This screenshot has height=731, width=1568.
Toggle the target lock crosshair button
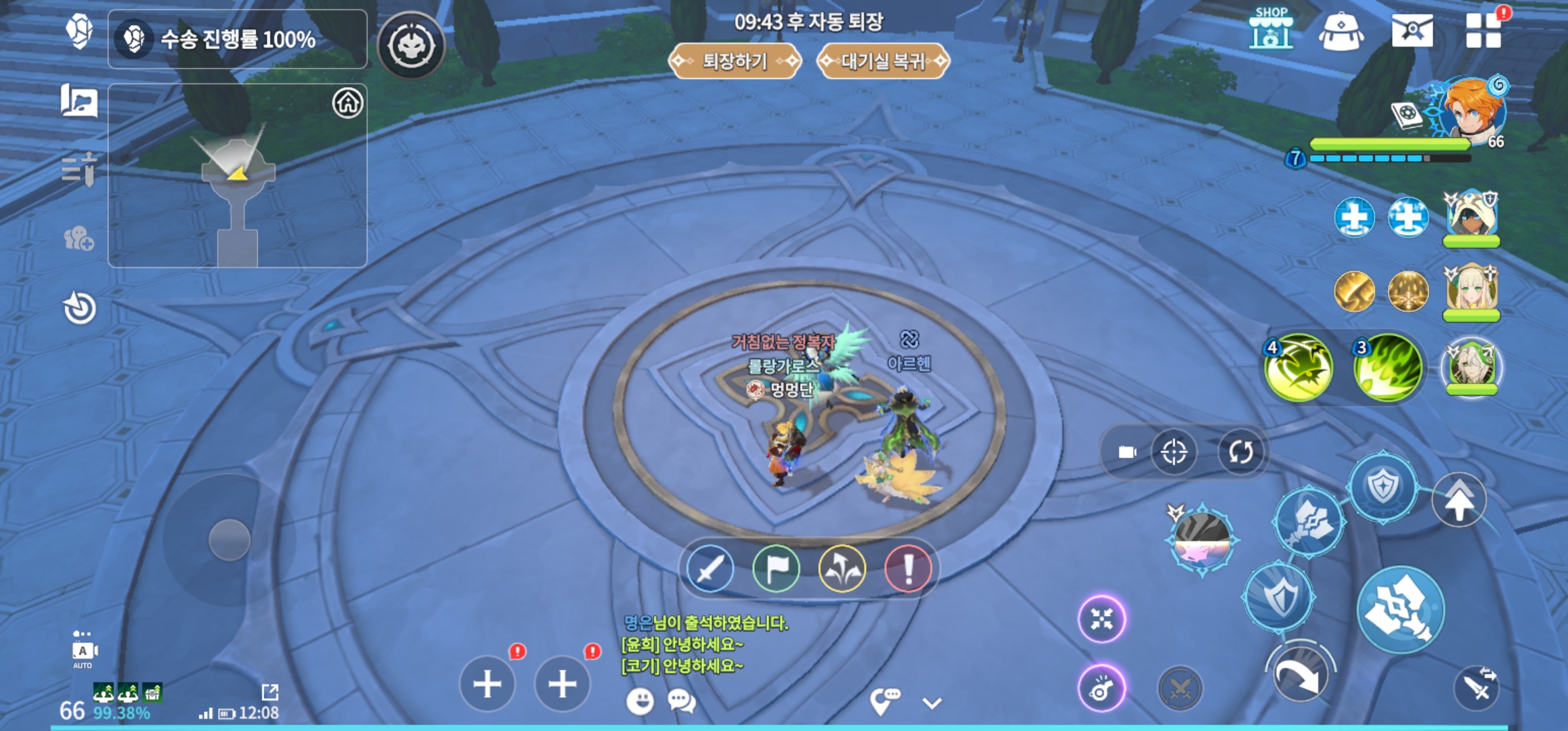click(1173, 452)
